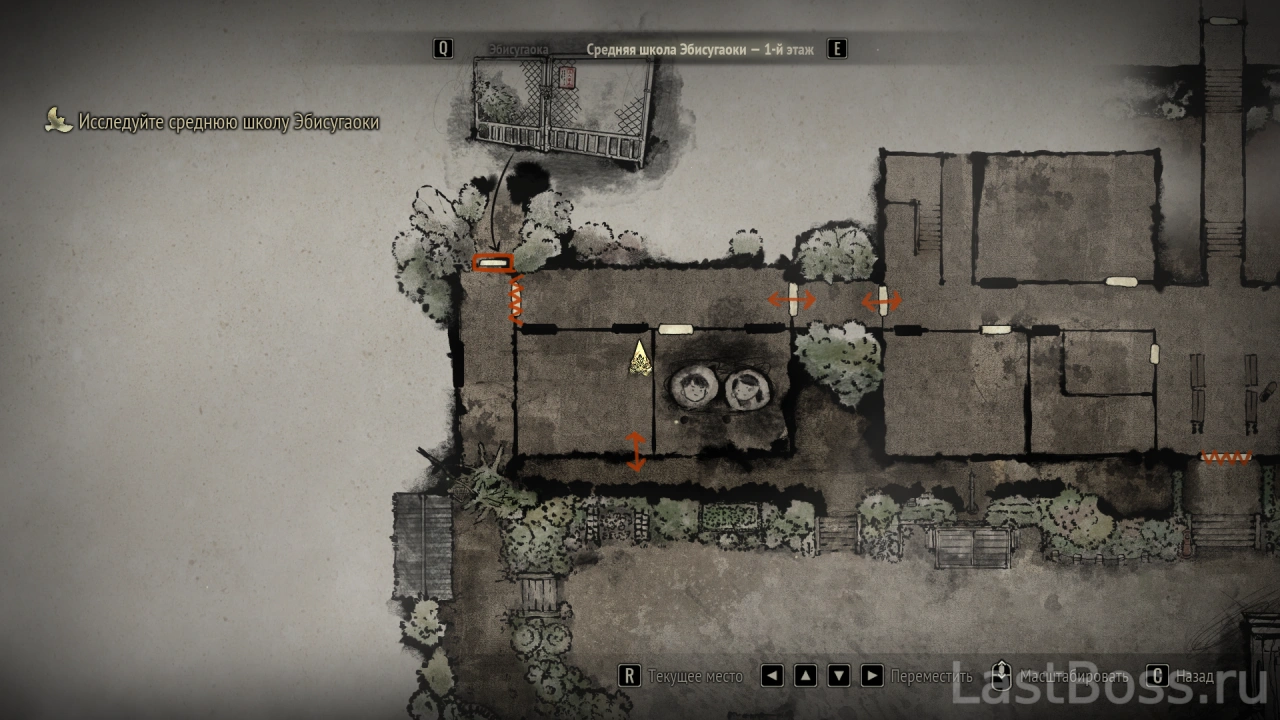Click the vertical red double-arrow marker
1280x720 pixels.
635,450
